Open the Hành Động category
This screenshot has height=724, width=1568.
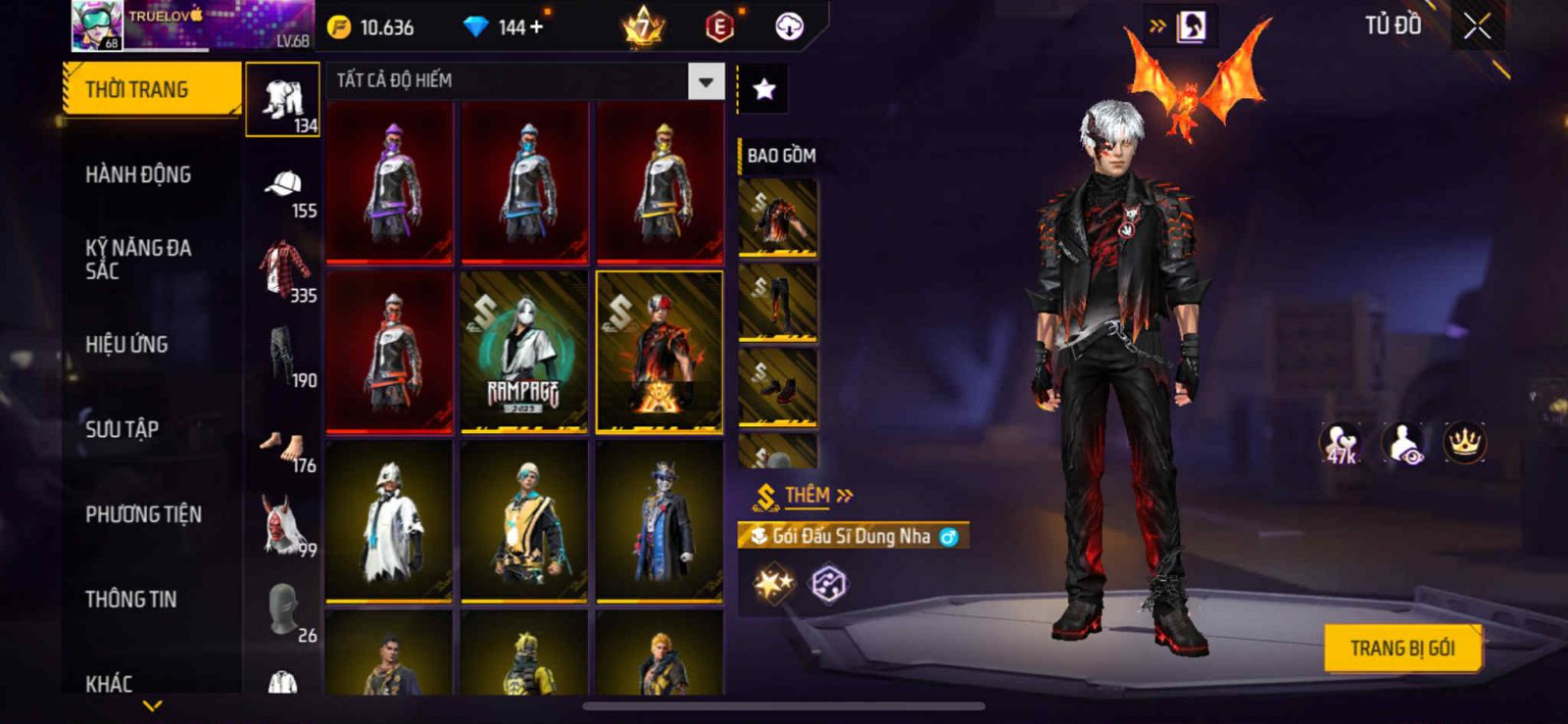pyautogui.click(x=138, y=174)
